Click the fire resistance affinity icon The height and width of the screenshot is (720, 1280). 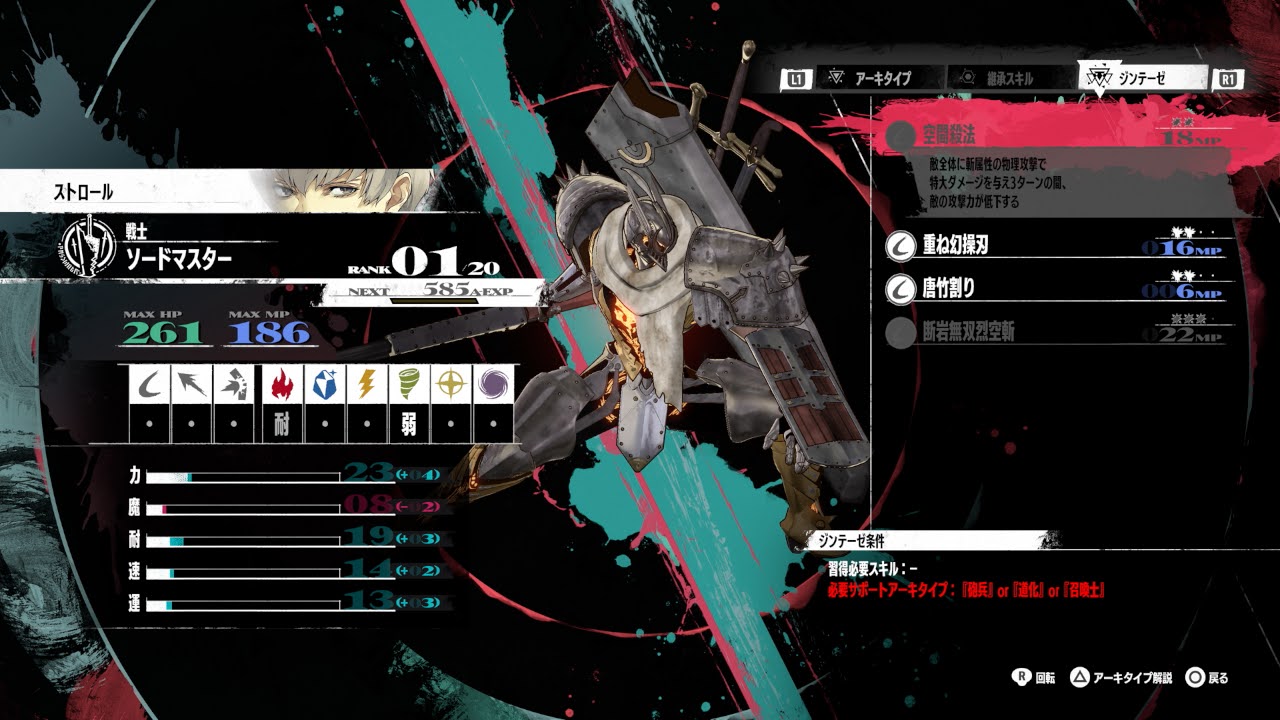(x=281, y=385)
